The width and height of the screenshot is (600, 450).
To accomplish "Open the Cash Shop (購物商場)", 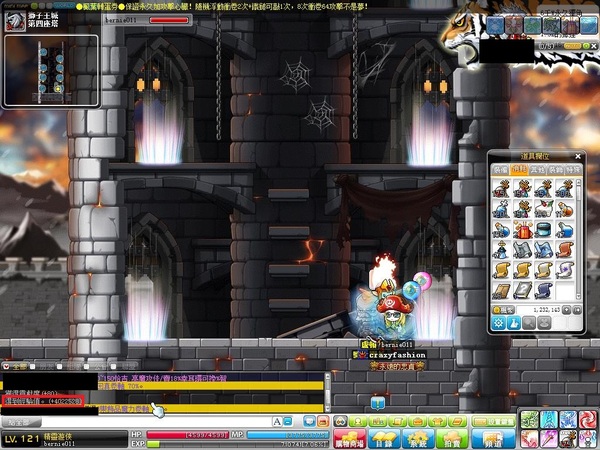I will (x=346, y=439).
